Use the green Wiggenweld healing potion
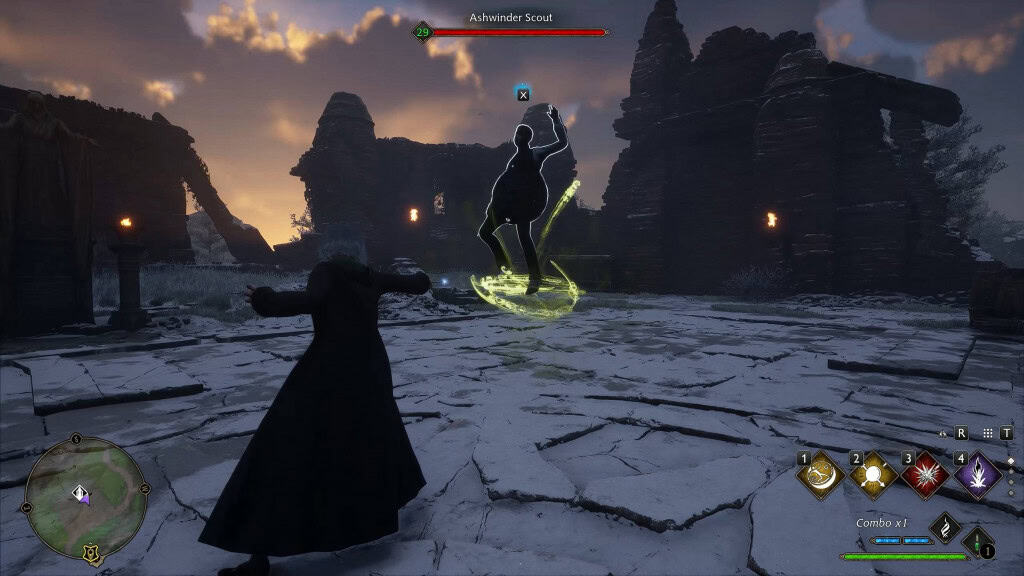Image resolution: width=1024 pixels, height=576 pixels. click(x=979, y=542)
